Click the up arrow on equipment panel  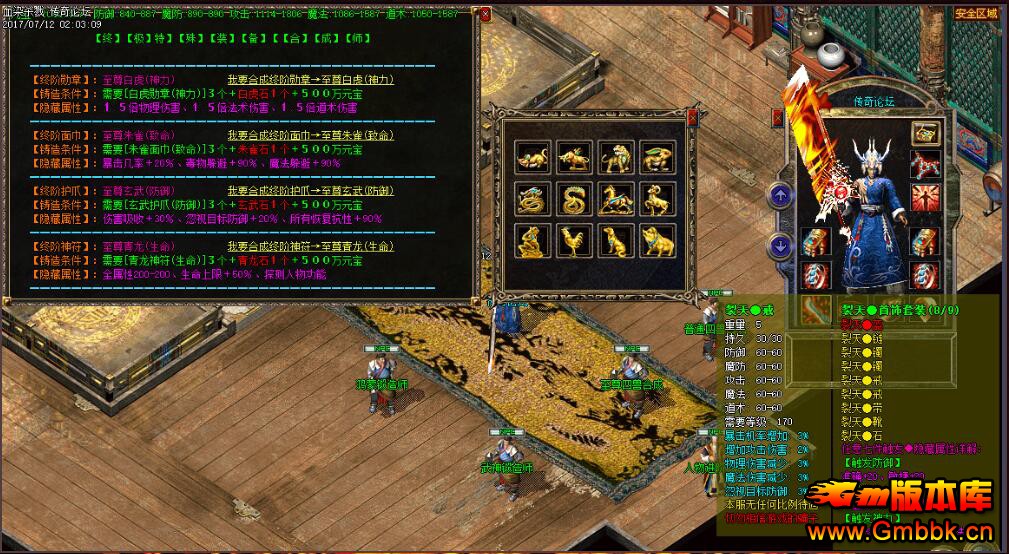[780, 195]
